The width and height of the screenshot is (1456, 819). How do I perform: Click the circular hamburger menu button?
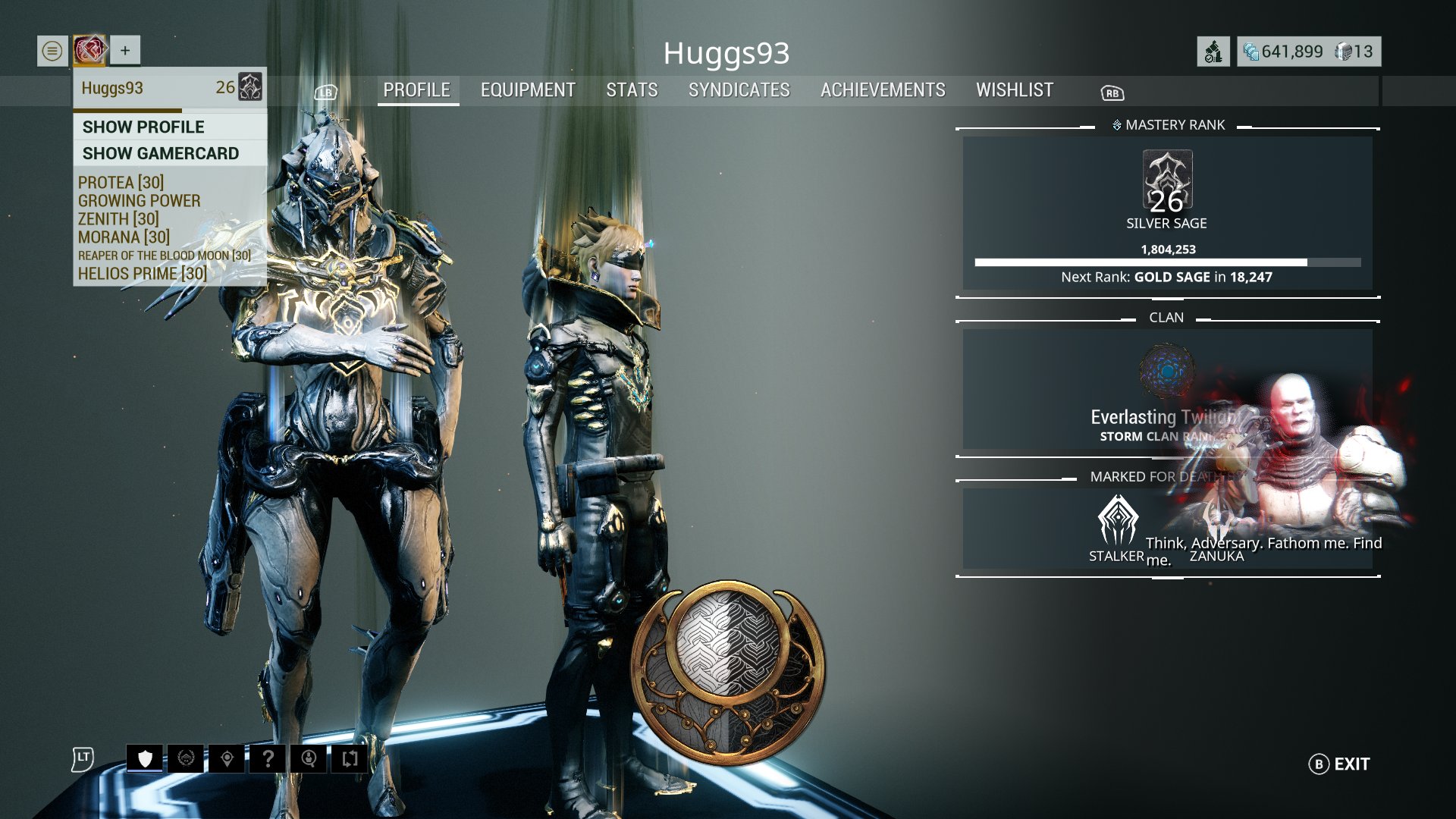50,50
